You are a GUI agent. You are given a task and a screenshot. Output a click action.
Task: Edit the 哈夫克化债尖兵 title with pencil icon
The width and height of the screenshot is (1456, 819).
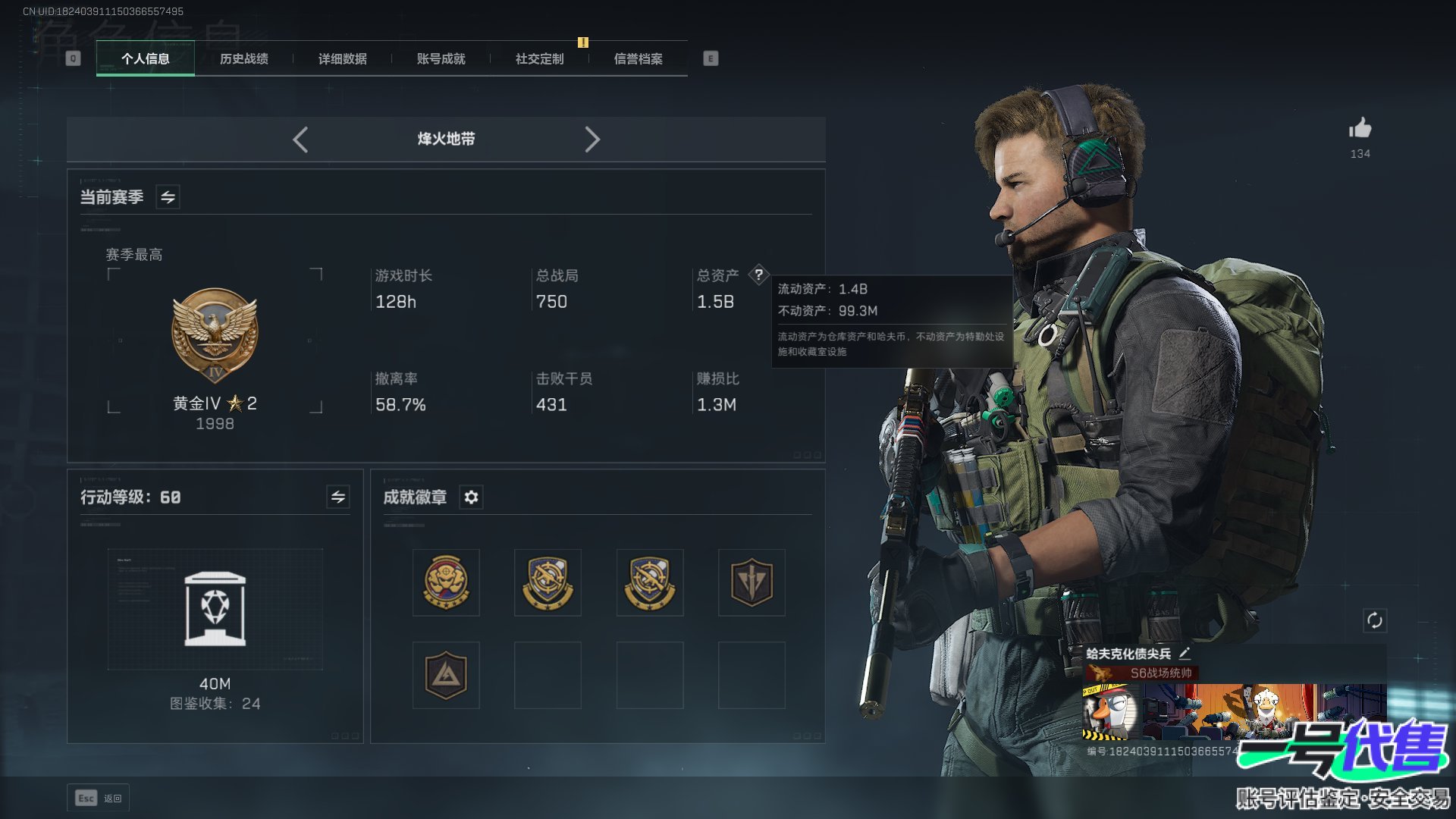[1185, 653]
